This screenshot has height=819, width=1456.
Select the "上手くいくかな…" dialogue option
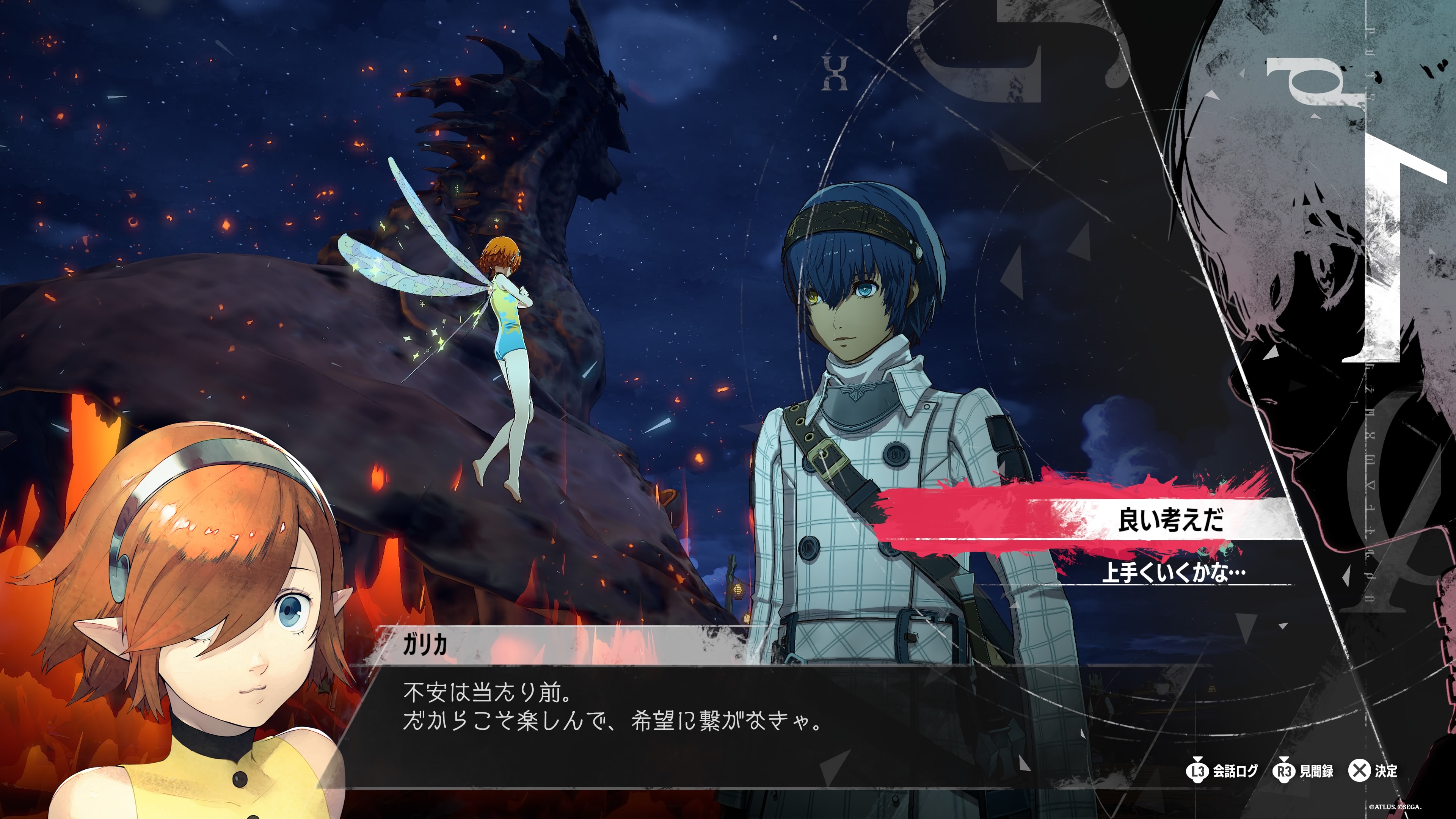(1174, 573)
